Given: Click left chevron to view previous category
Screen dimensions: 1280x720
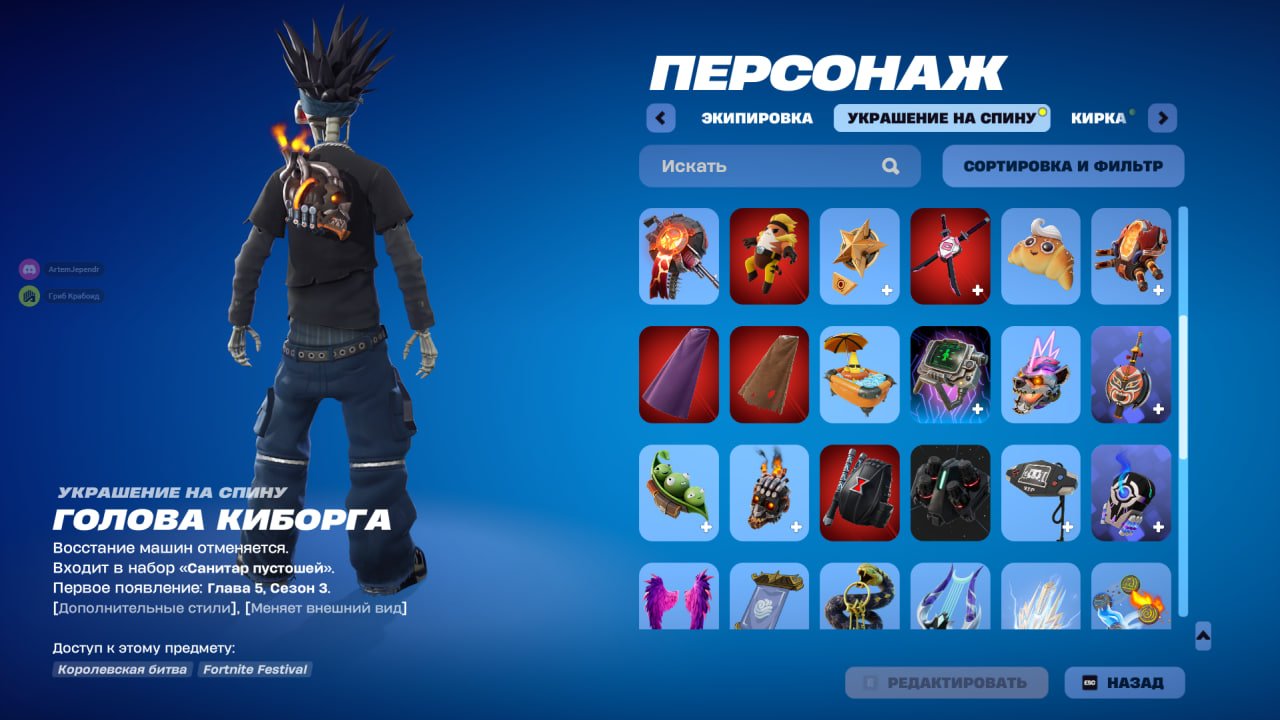Looking at the screenshot, I should tap(660, 118).
